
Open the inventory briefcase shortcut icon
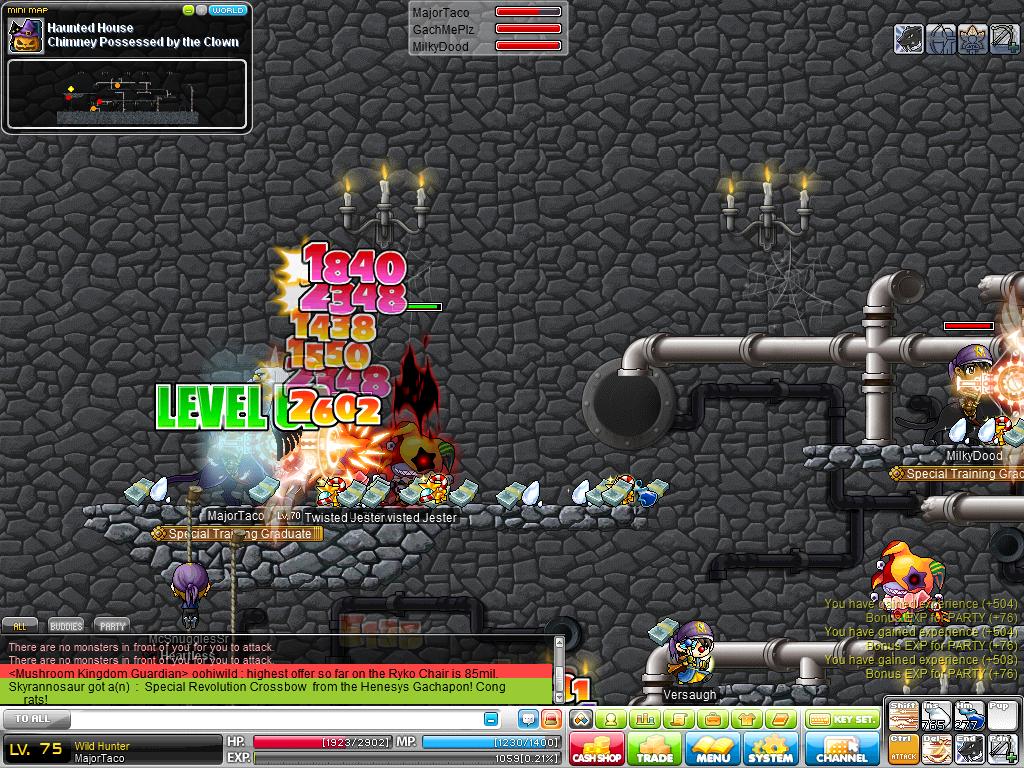(x=712, y=719)
